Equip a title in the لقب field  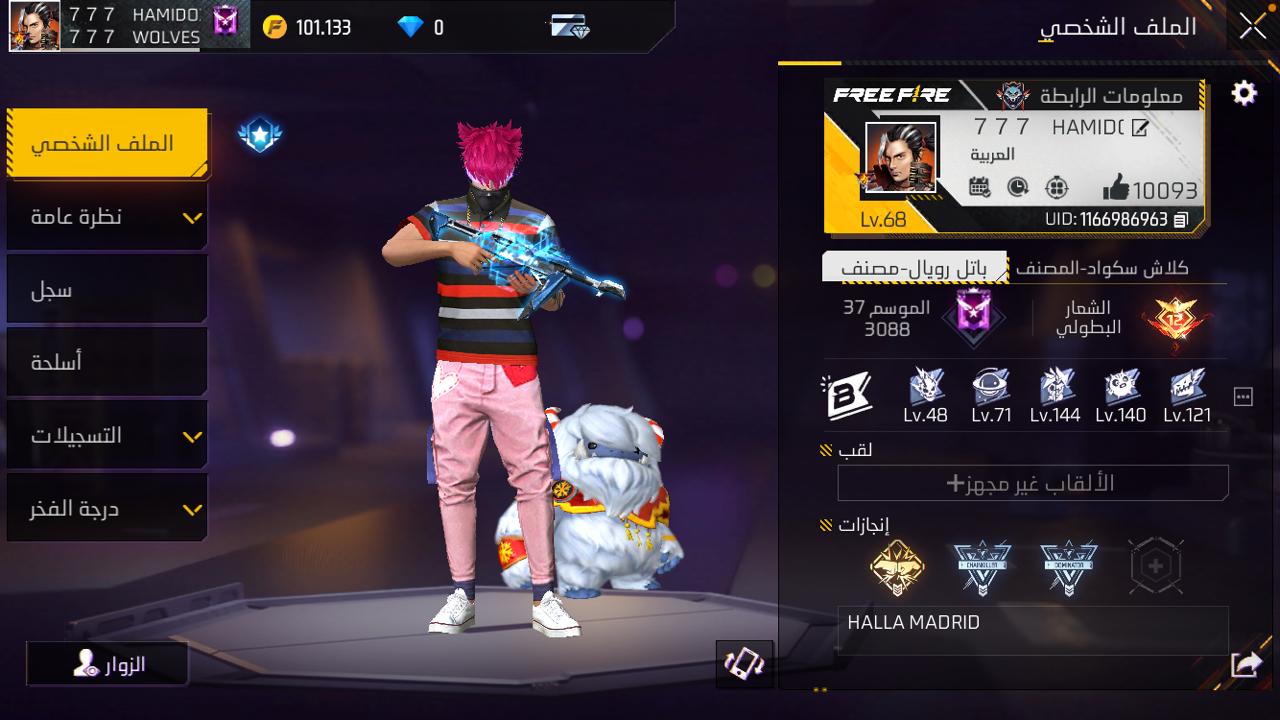(1032, 484)
